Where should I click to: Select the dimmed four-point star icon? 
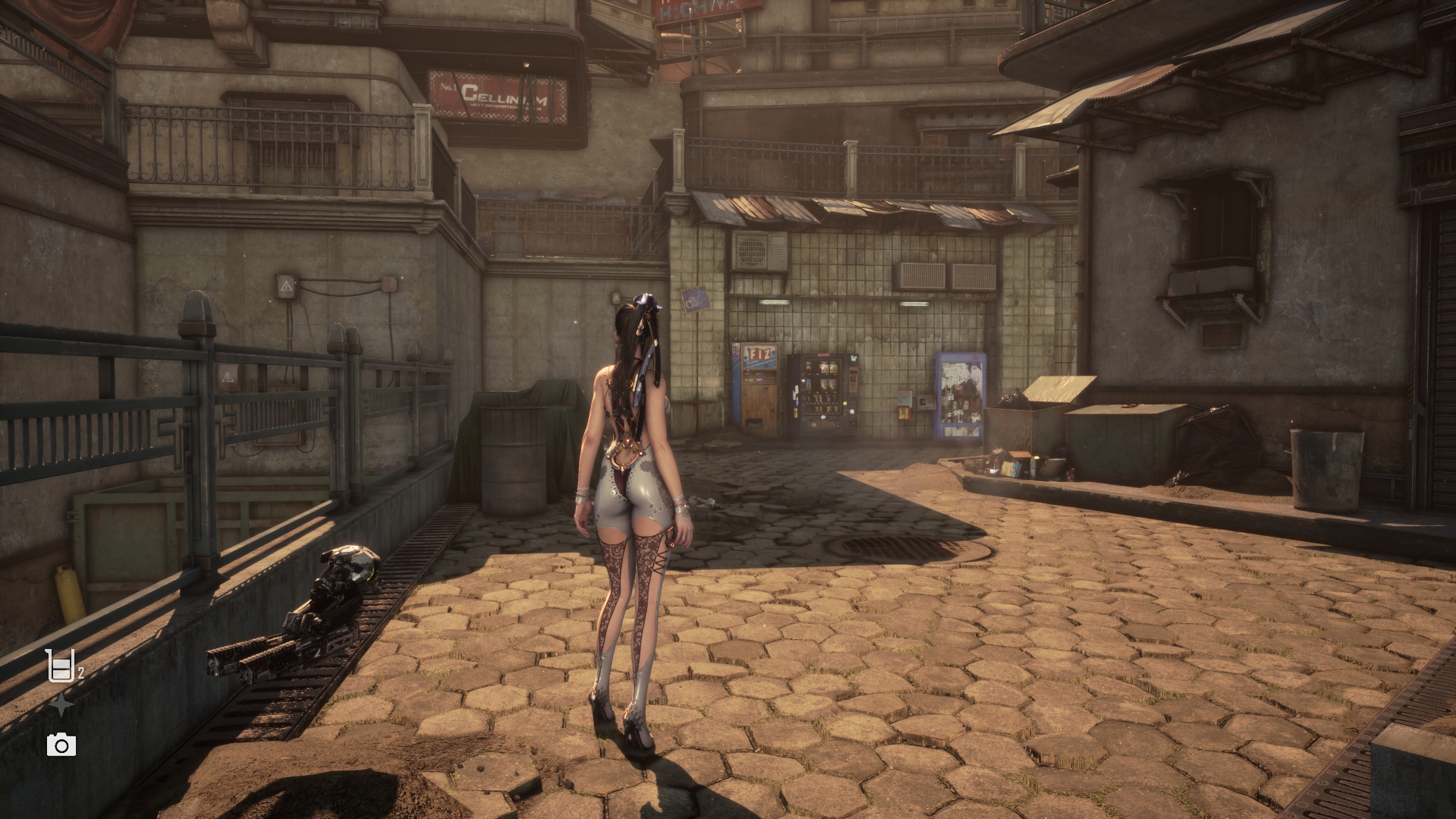61,706
